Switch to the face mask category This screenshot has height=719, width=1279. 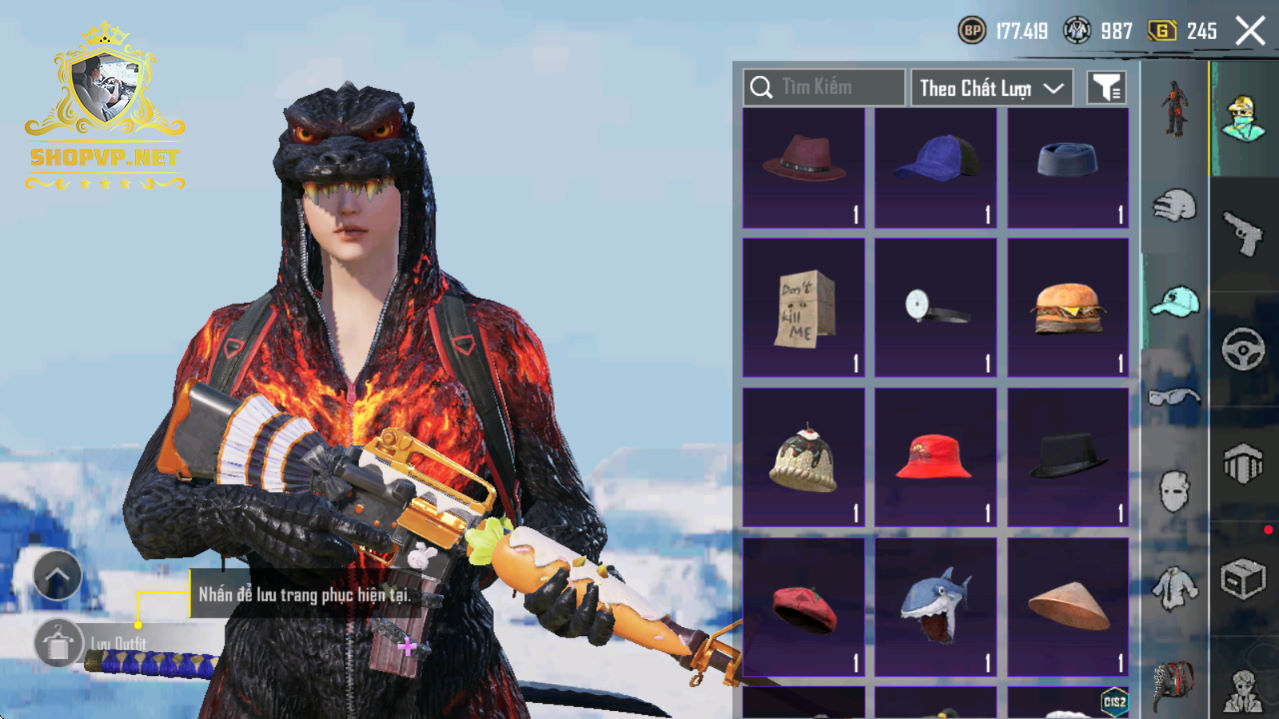tap(1174, 492)
